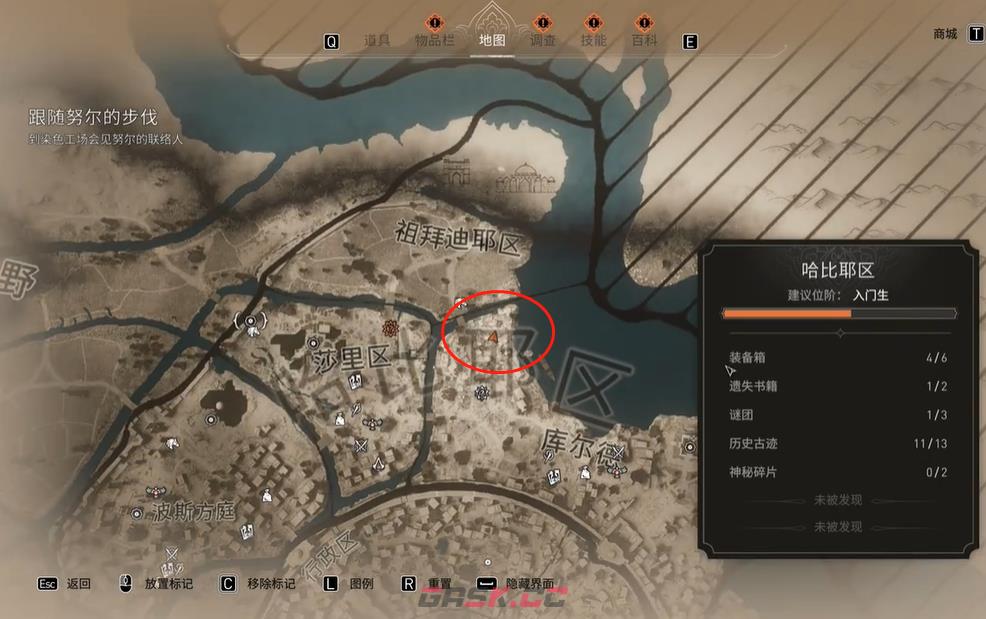Click the assassin insignia map marker
The width and height of the screenshot is (986, 619).
click(379, 462)
